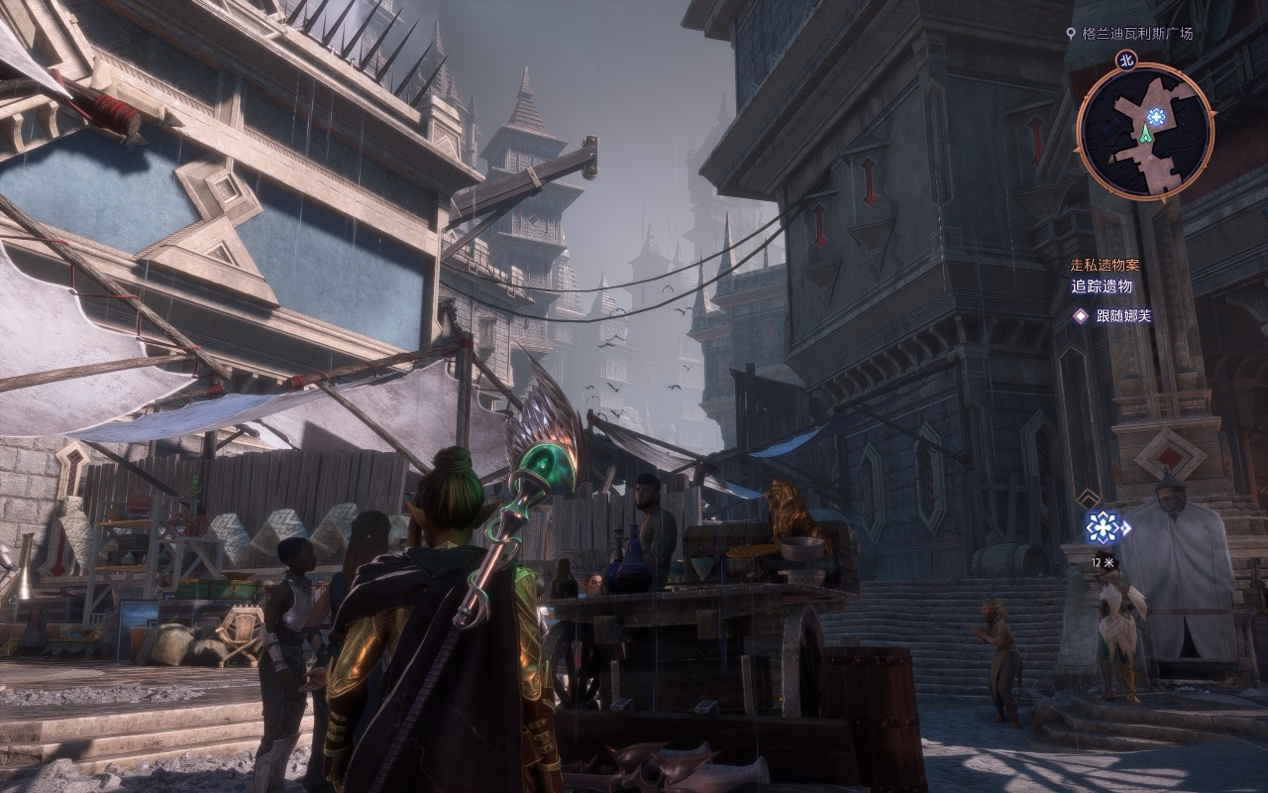
Task: Click the blue snowflake waypoint marker
Action: point(1105,526)
